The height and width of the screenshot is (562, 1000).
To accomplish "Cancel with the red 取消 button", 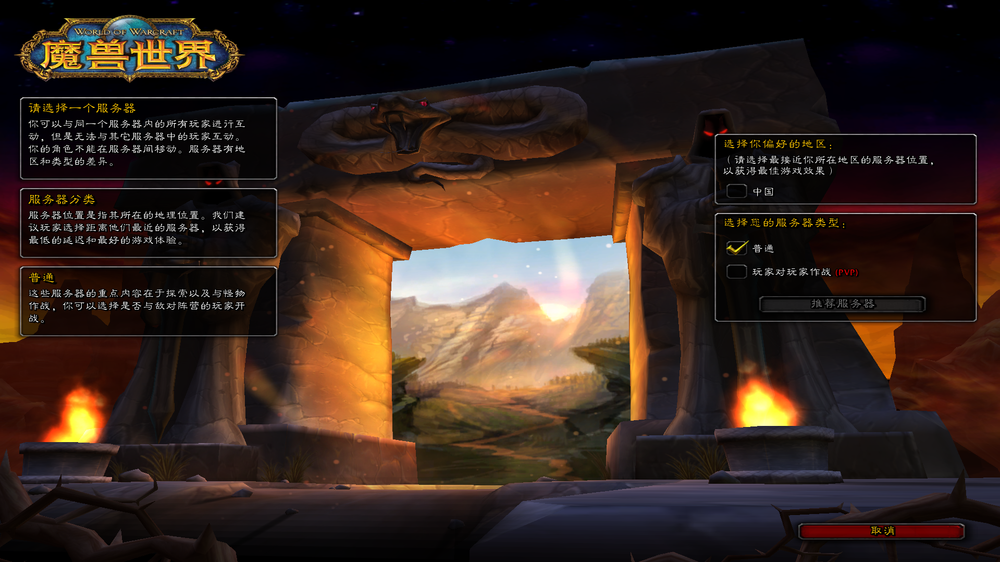I will point(881,531).
